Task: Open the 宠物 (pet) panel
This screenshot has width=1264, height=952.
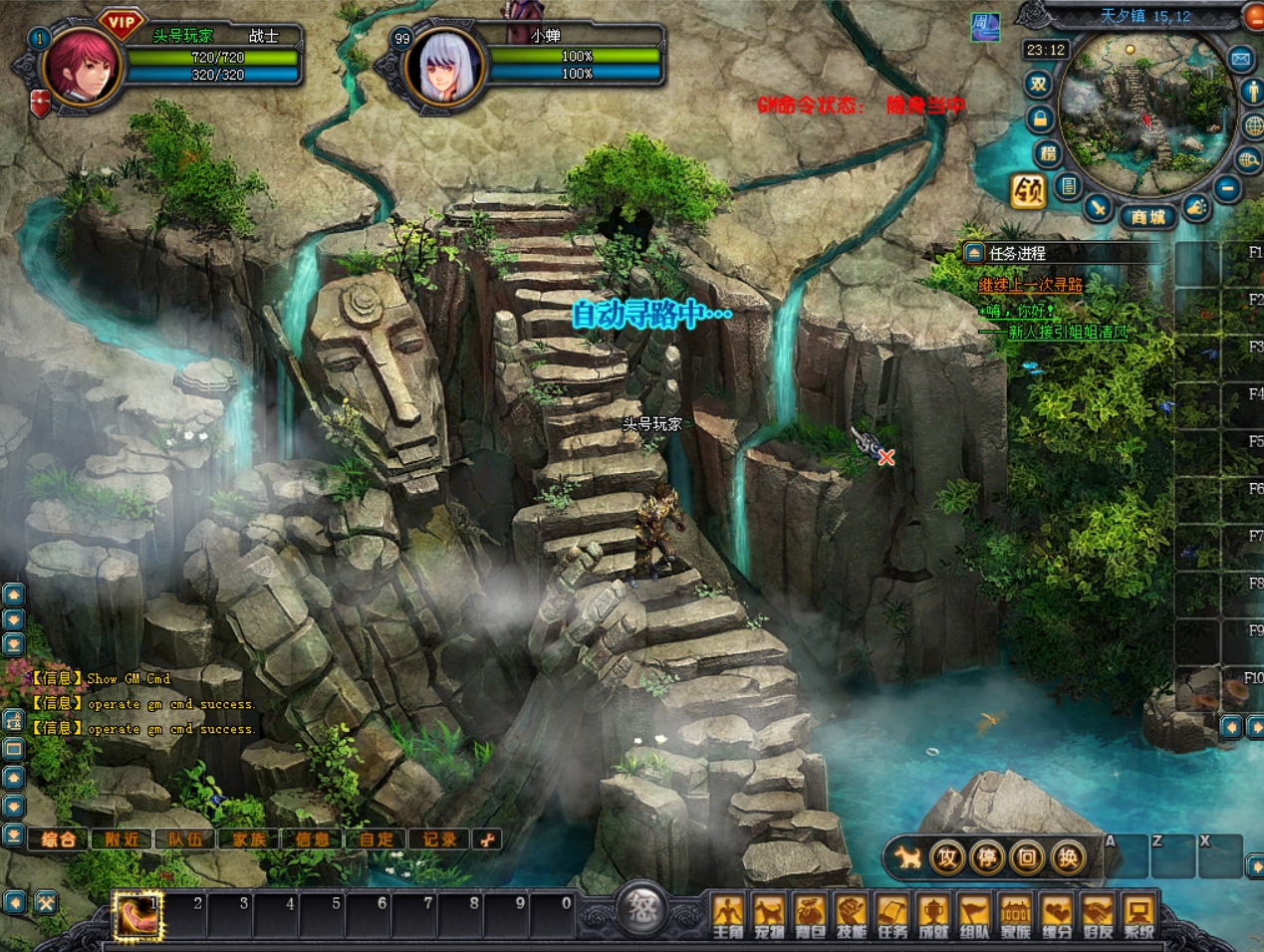Action: click(x=769, y=915)
